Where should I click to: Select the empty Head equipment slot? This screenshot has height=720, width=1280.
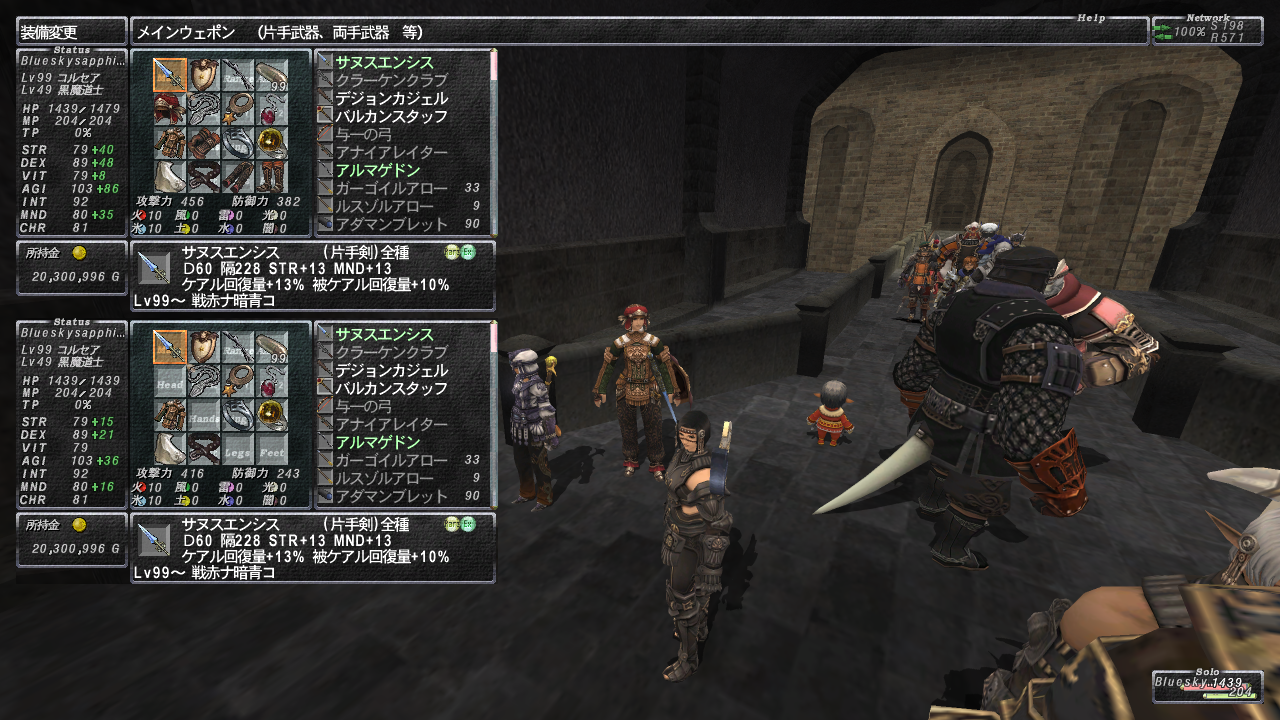coord(169,379)
